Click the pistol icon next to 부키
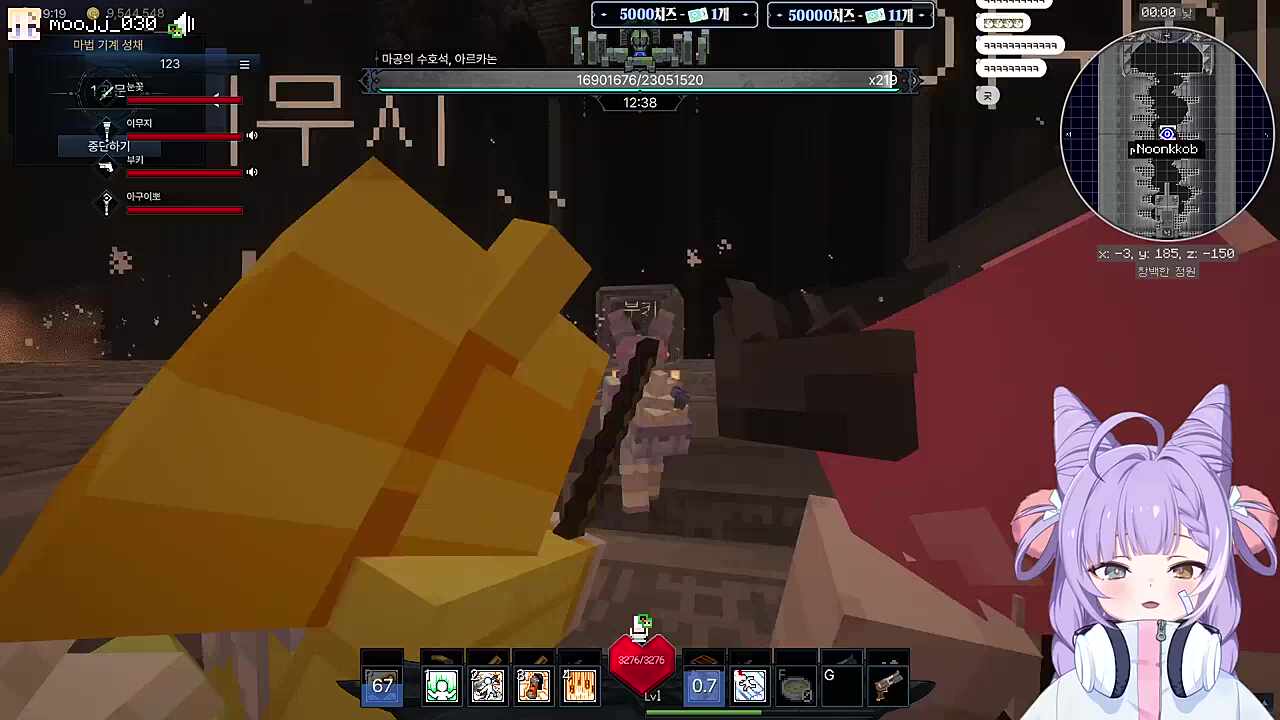This screenshot has height=720, width=1280. 107,168
